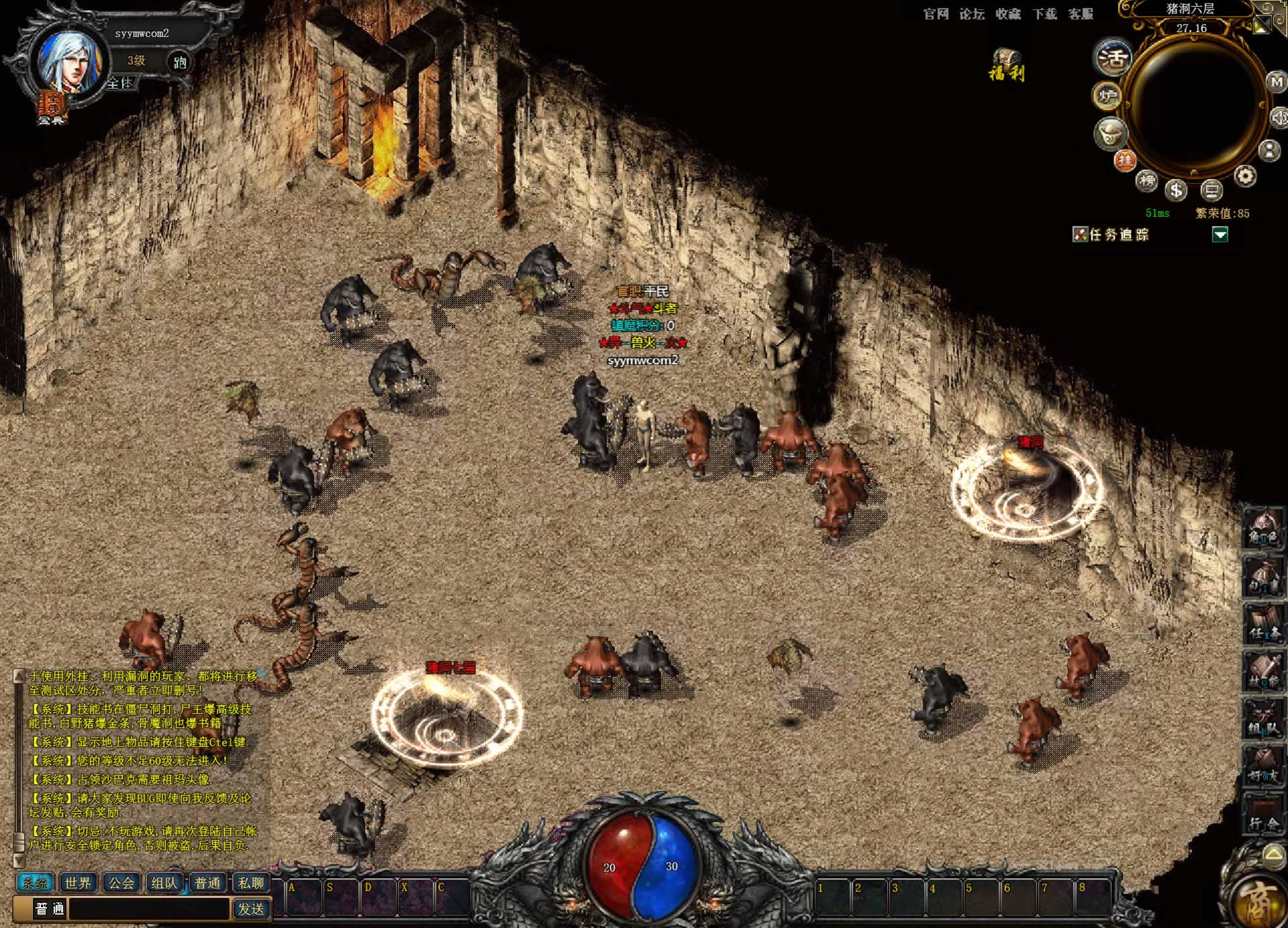Open the dollar-sign recharge button
Viewport: 1288px width, 928px height.
pyautogui.click(x=1176, y=191)
